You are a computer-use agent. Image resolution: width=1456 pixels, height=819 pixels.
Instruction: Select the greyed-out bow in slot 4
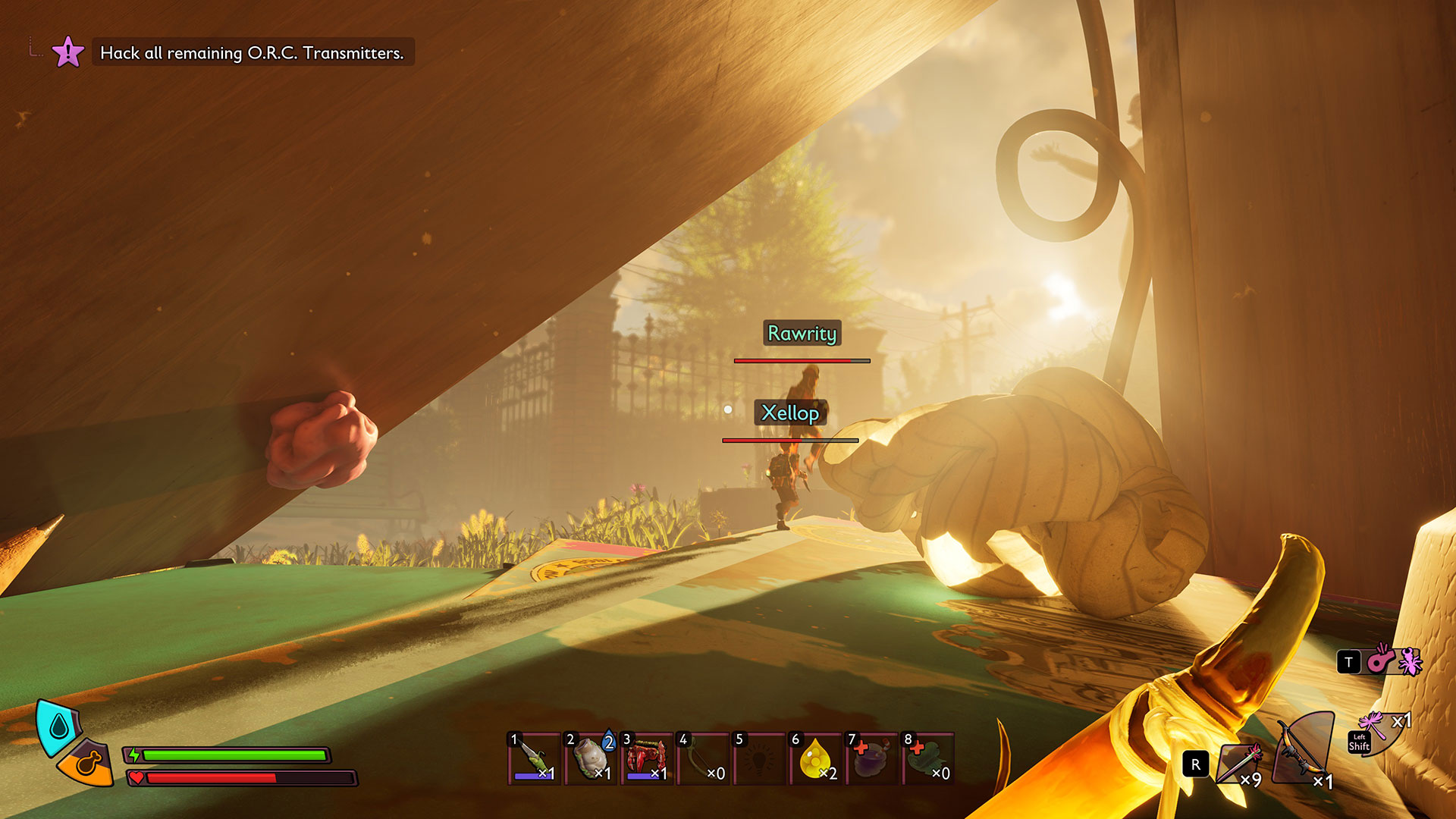pyautogui.click(x=702, y=758)
